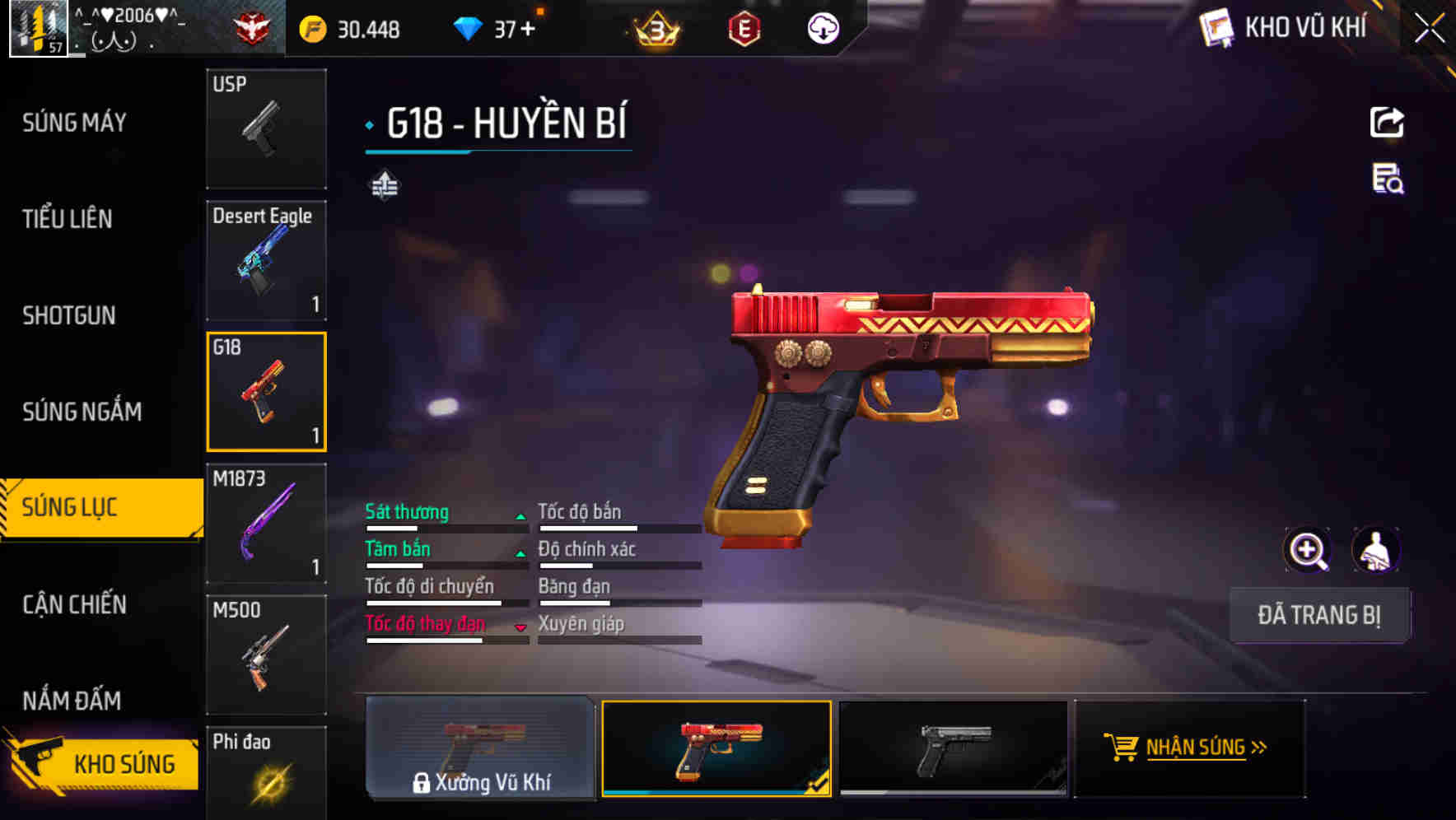Open the download cloud icon in top bar
1456x820 pixels.
(x=822, y=27)
